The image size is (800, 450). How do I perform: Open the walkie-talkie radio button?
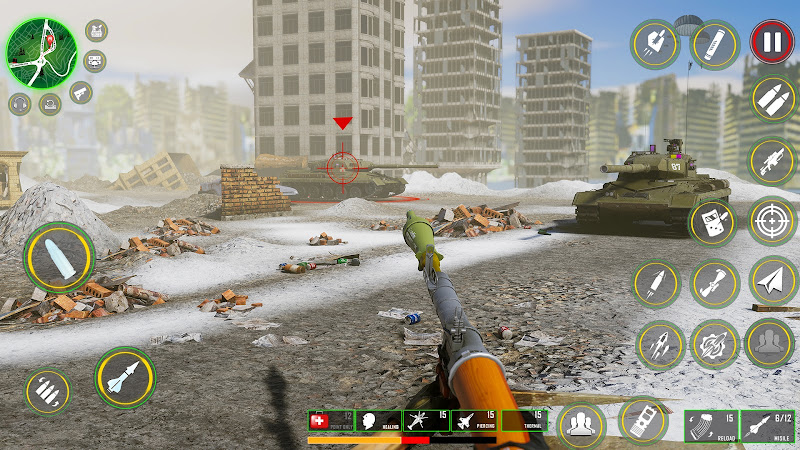click(713, 222)
